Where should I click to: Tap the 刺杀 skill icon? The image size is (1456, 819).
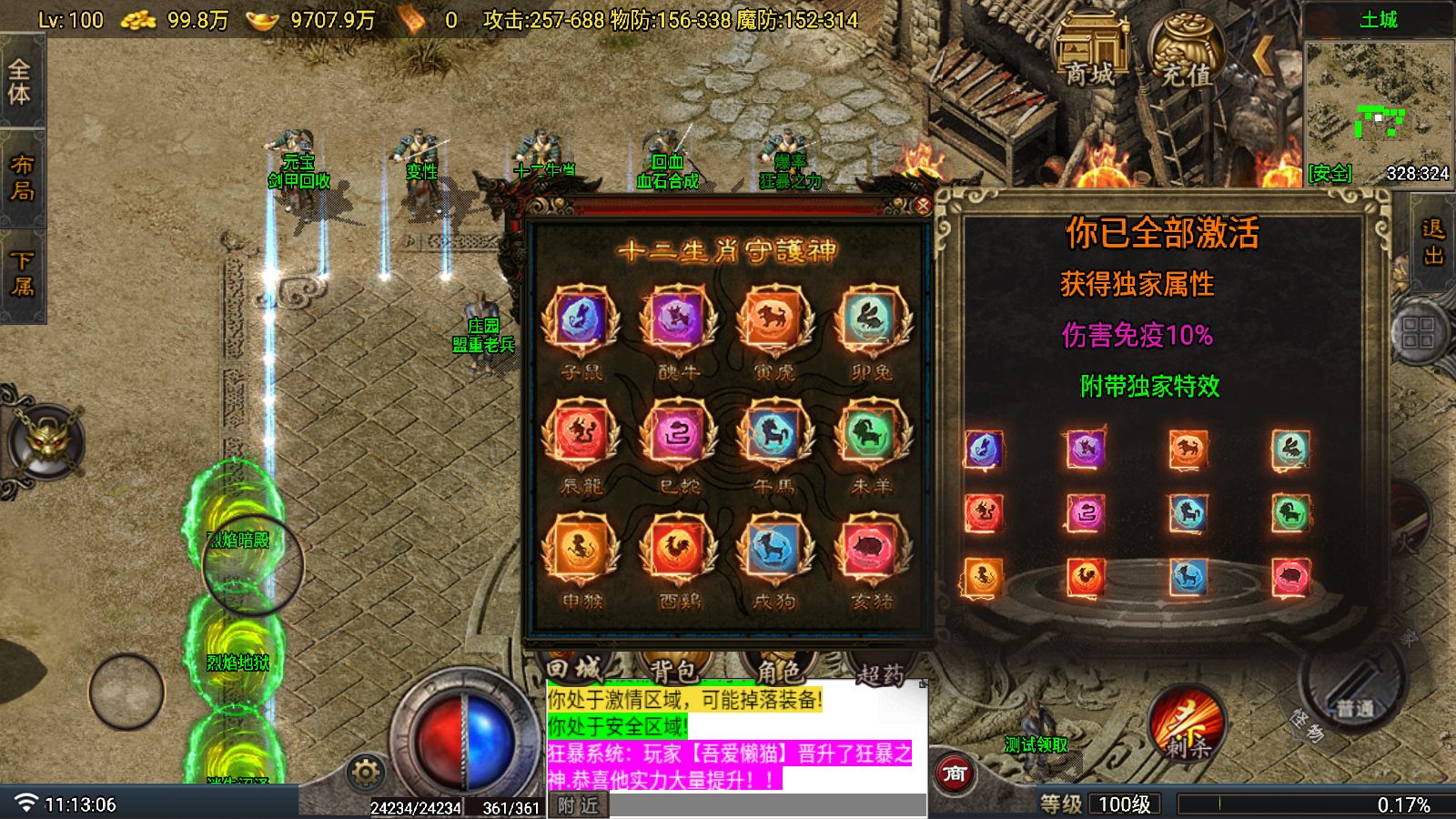1185,728
